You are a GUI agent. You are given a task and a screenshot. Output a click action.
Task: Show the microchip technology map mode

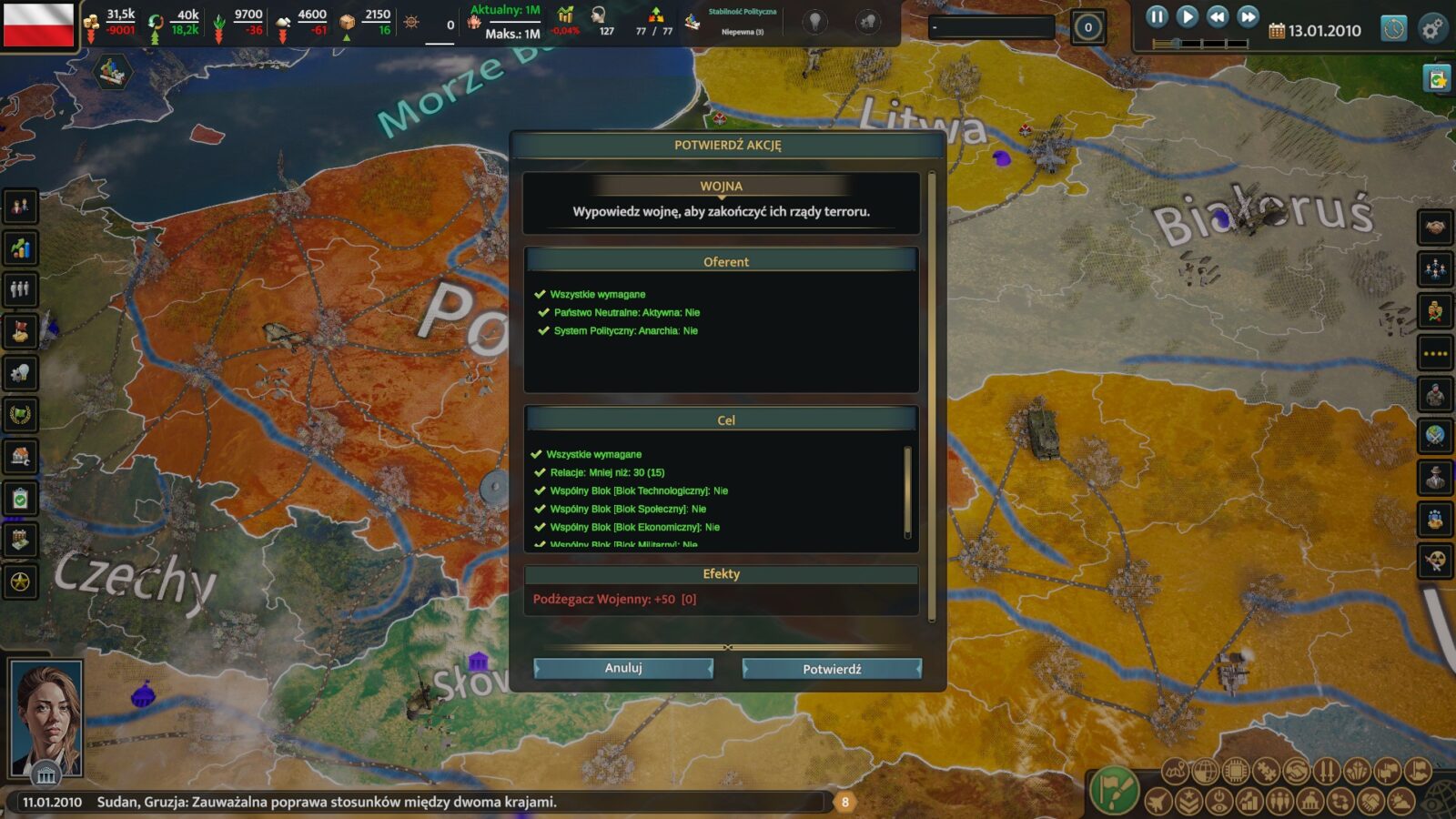point(1235,772)
